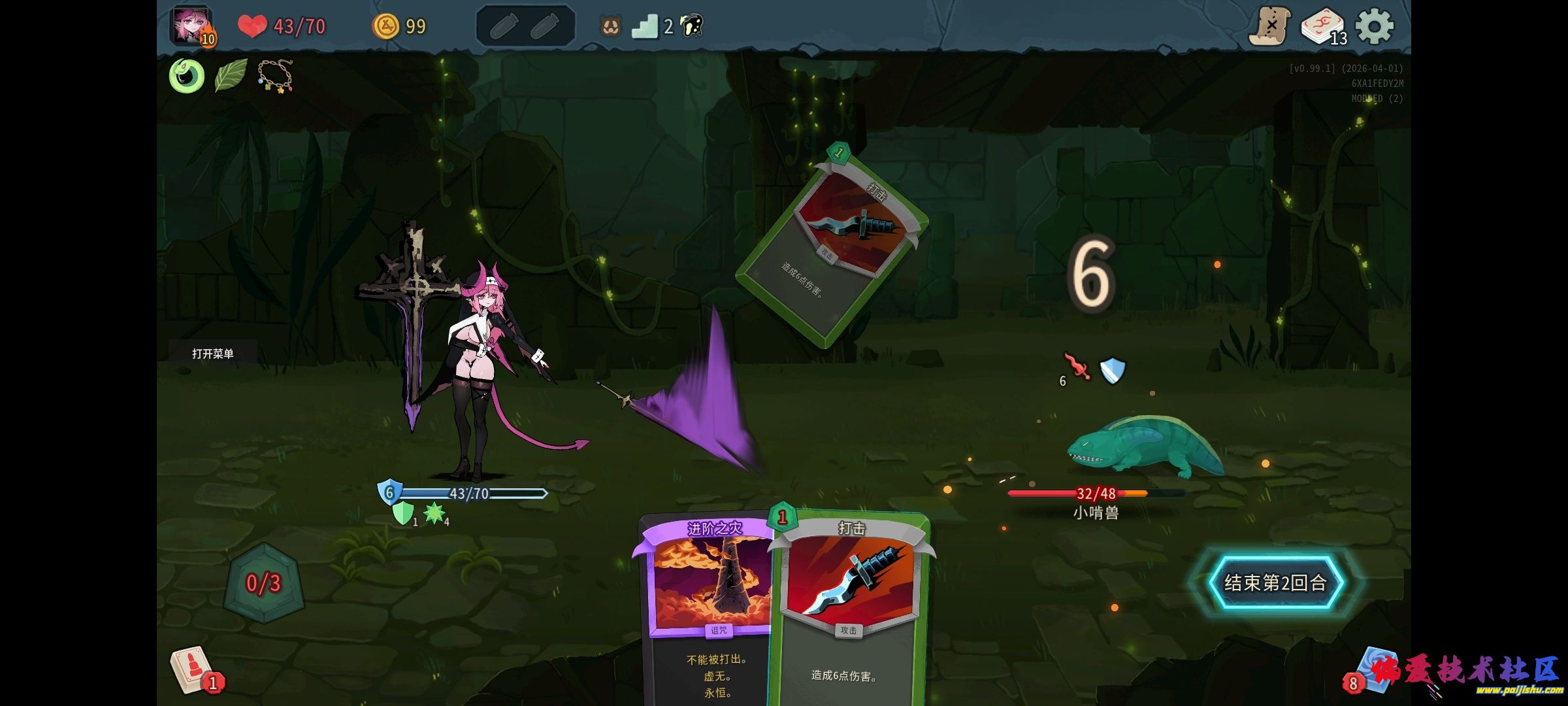Viewport: 1568px width, 706px height.
Task: Inspect the green shield buff icon
Action: [x=403, y=513]
